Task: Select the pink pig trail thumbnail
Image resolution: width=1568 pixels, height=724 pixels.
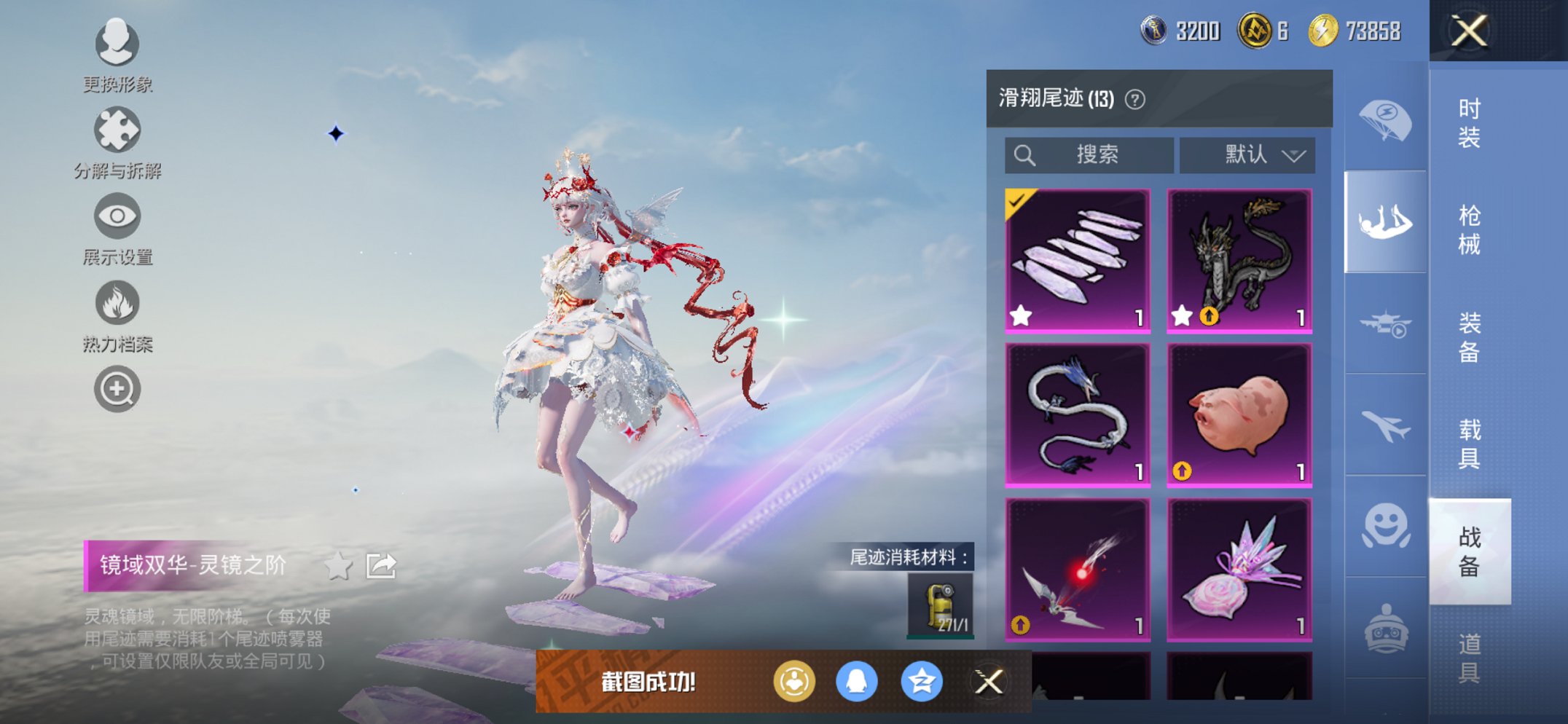Action: tap(1239, 415)
